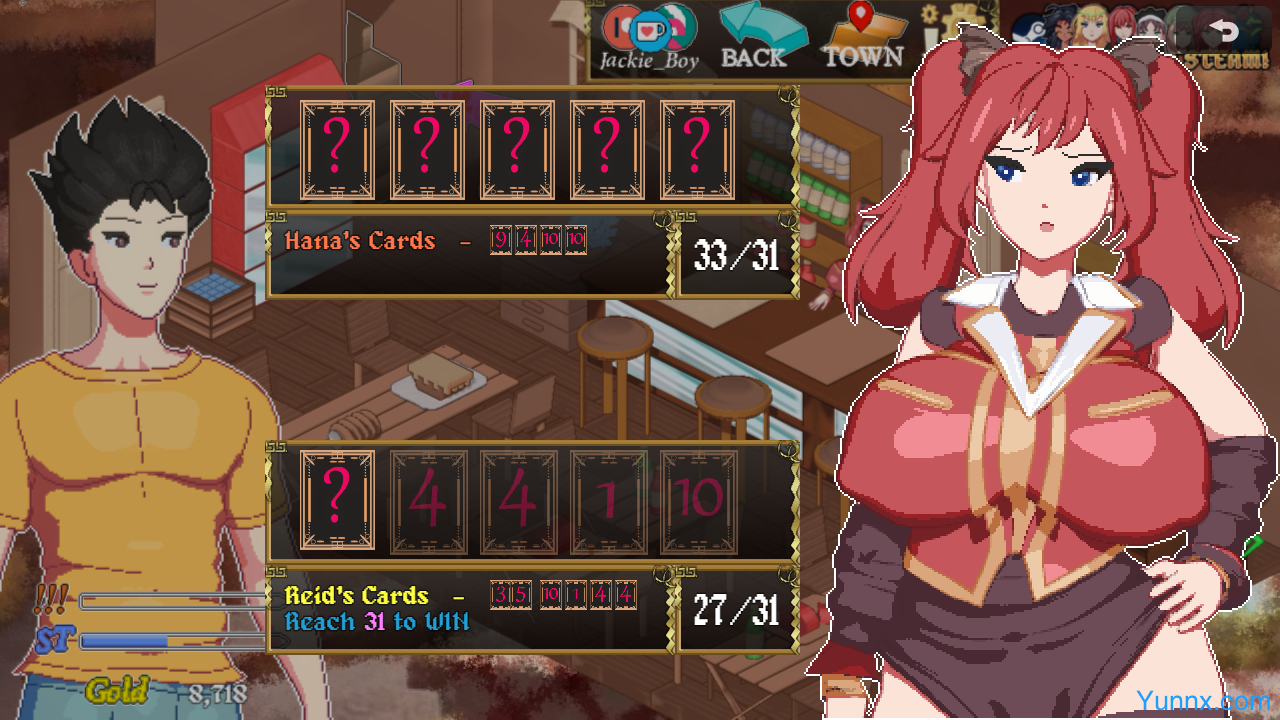The image size is (1280, 720).
Task: Open settings via the gear icon
Action: click(x=928, y=15)
